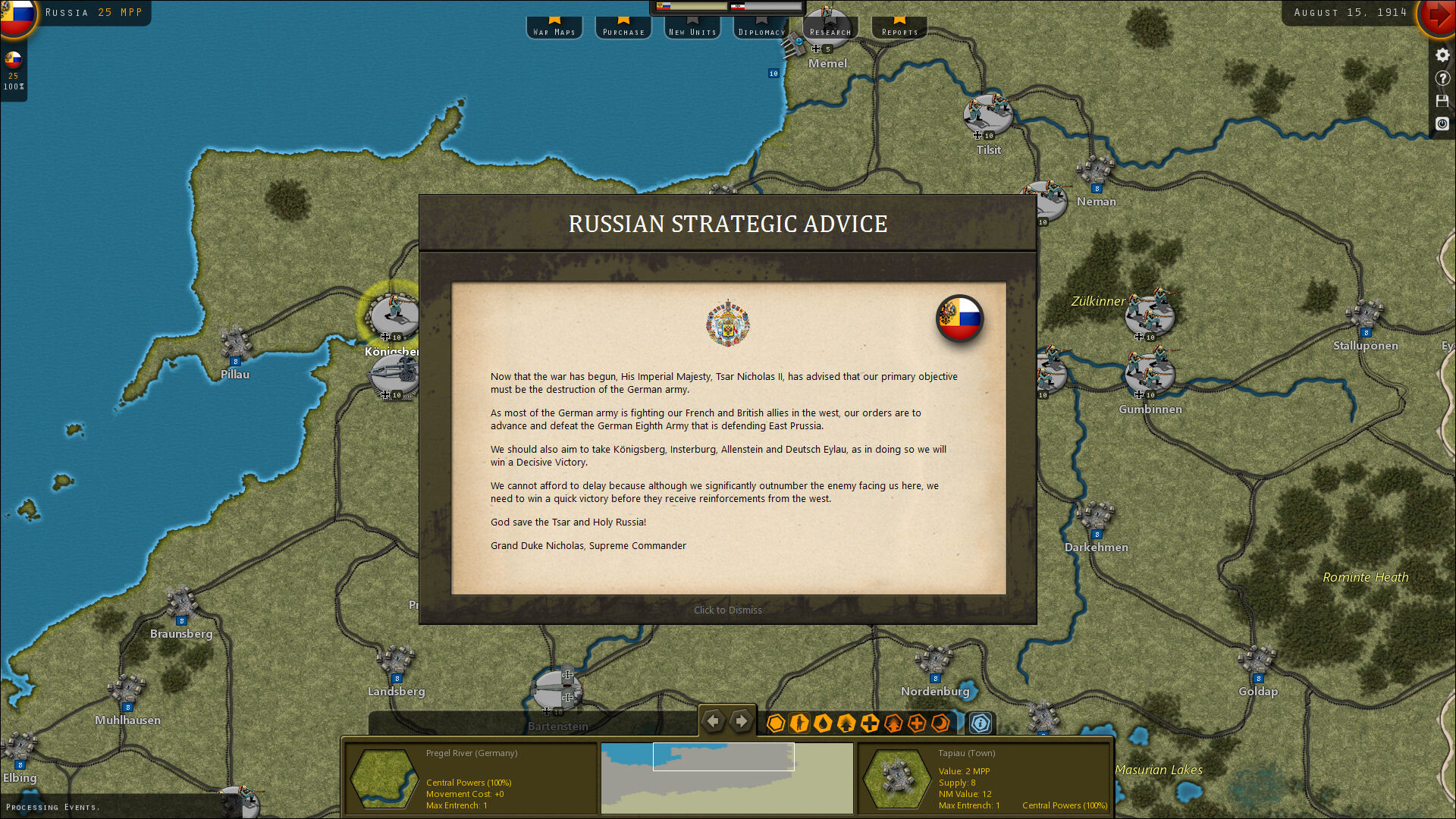Click the power/exit icon on the right sidebar
Image resolution: width=1456 pixels, height=819 pixels.
[x=1442, y=124]
